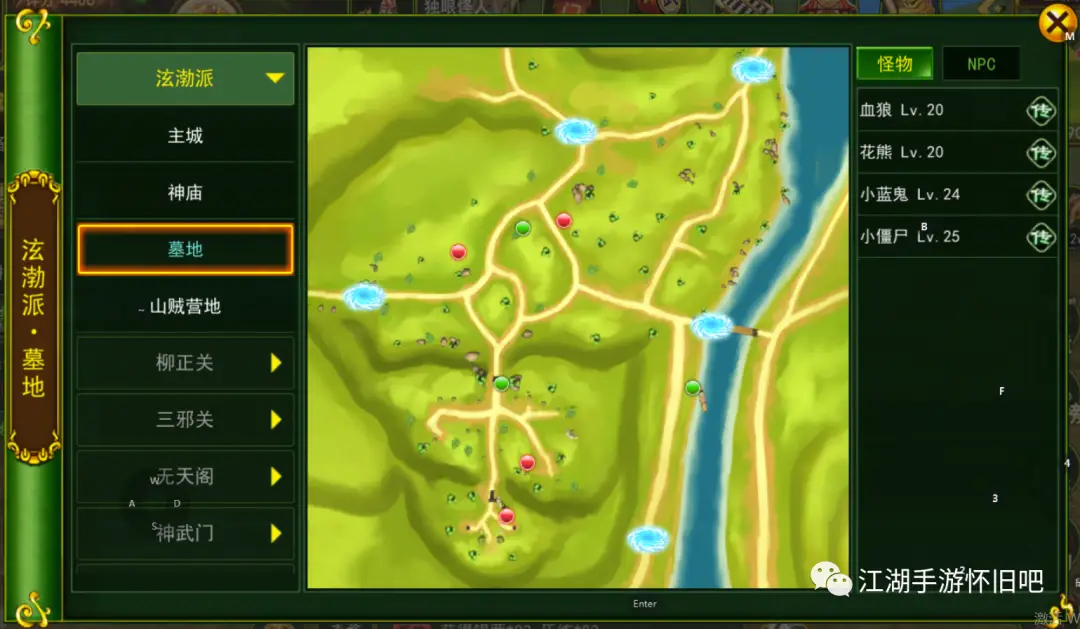The image size is (1080, 629).
Task: Teleport to 小蓝鬼 Lv. 24
Action: tap(1041, 194)
